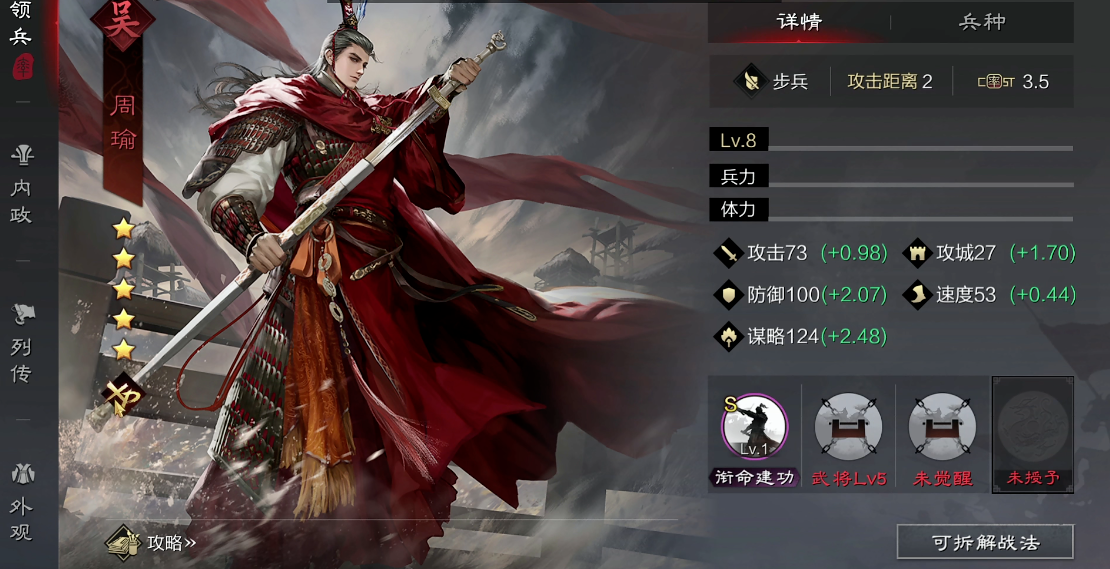Switch to the 详情 details tab
This screenshot has width=1110, height=569.
(x=798, y=22)
